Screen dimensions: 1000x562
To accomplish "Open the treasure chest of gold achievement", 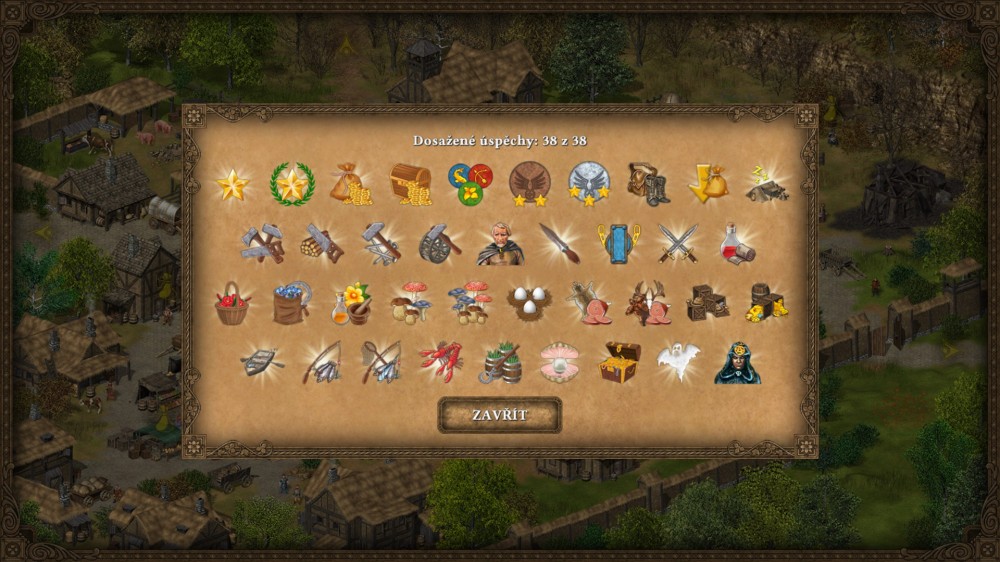I will click(410, 184).
